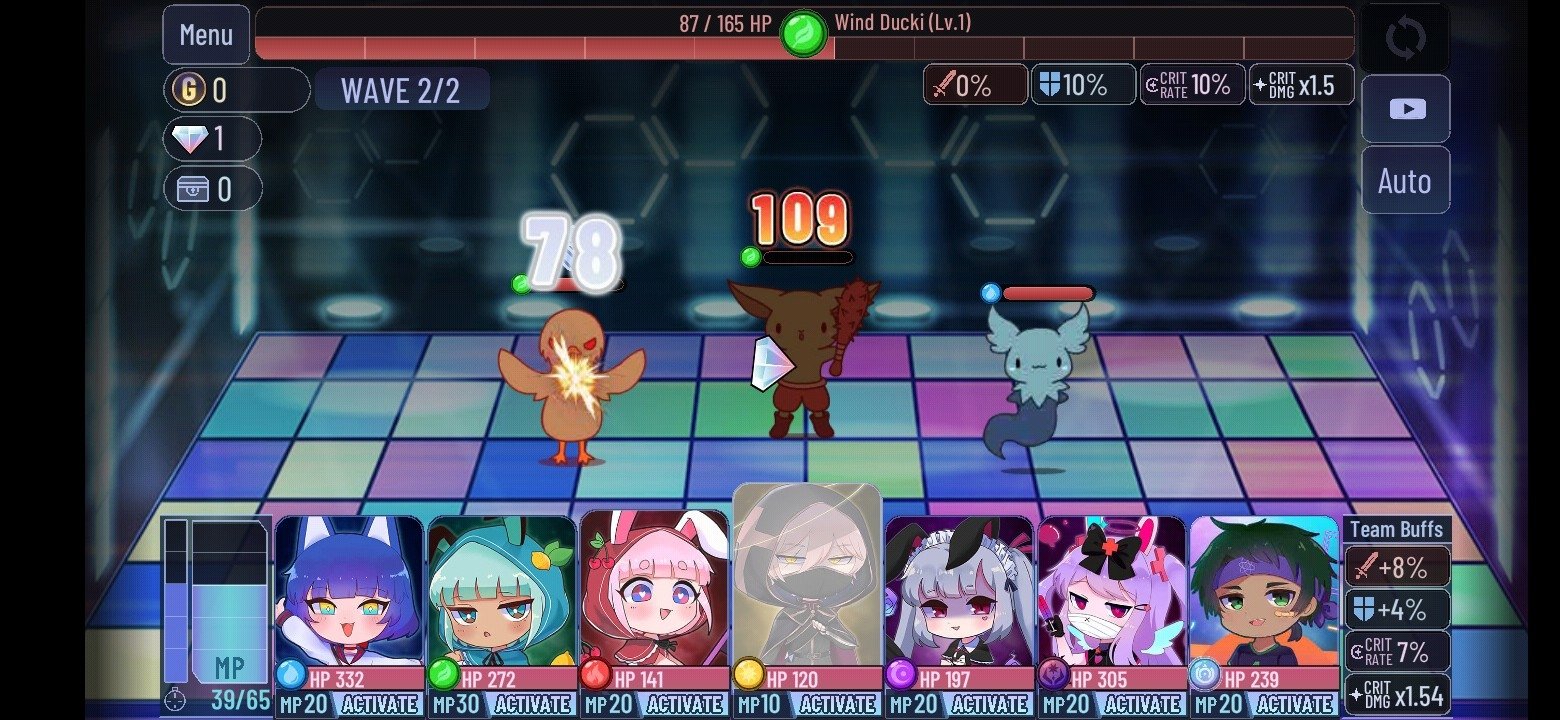Enable Auto battle mode

pos(1405,181)
